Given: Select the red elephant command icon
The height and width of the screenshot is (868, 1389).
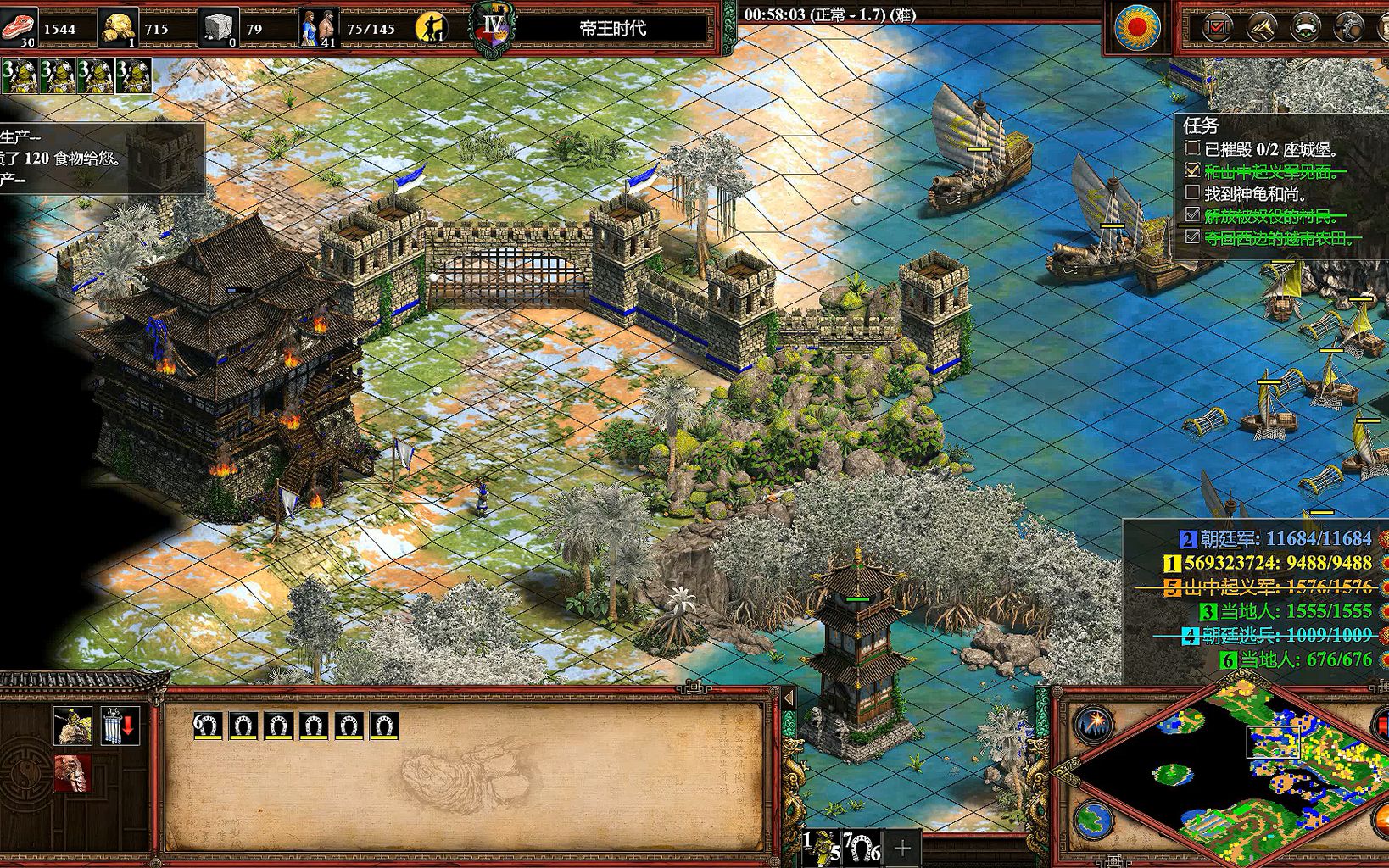Looking at the screenshot, I should [73, 773].
